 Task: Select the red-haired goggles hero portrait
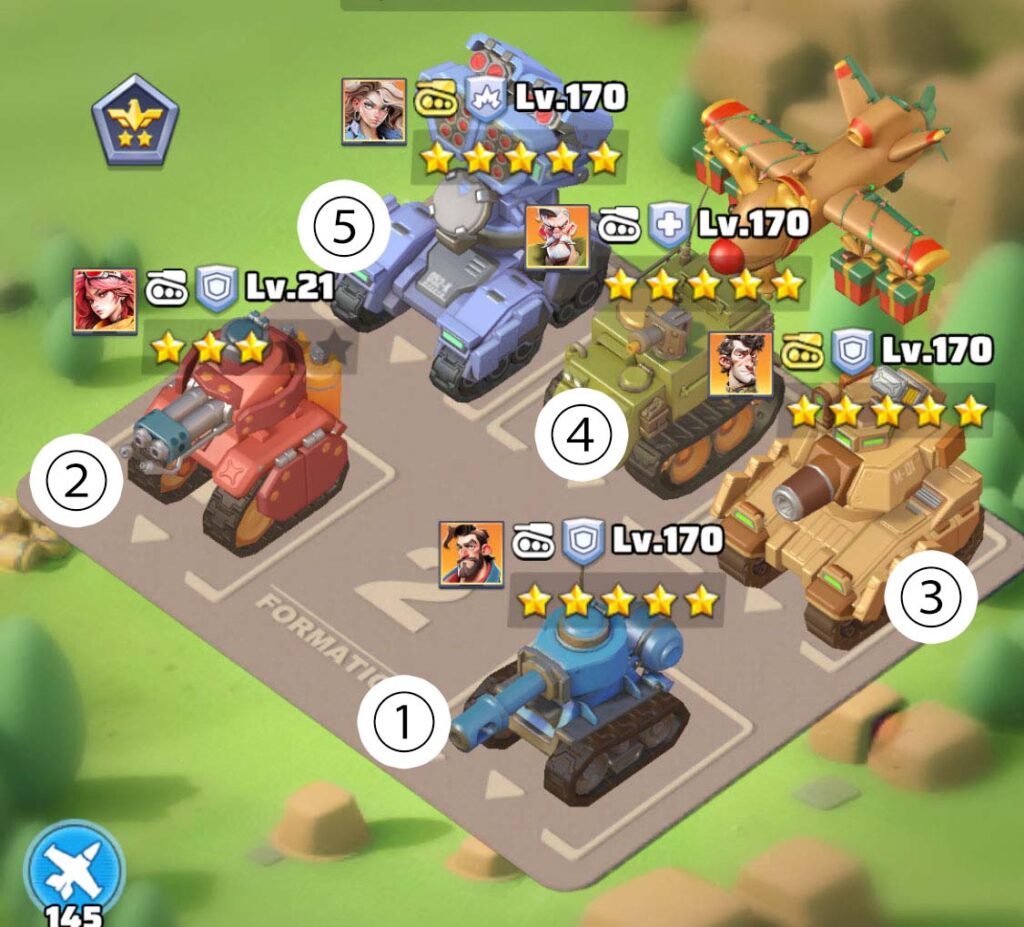pos(105,300)
